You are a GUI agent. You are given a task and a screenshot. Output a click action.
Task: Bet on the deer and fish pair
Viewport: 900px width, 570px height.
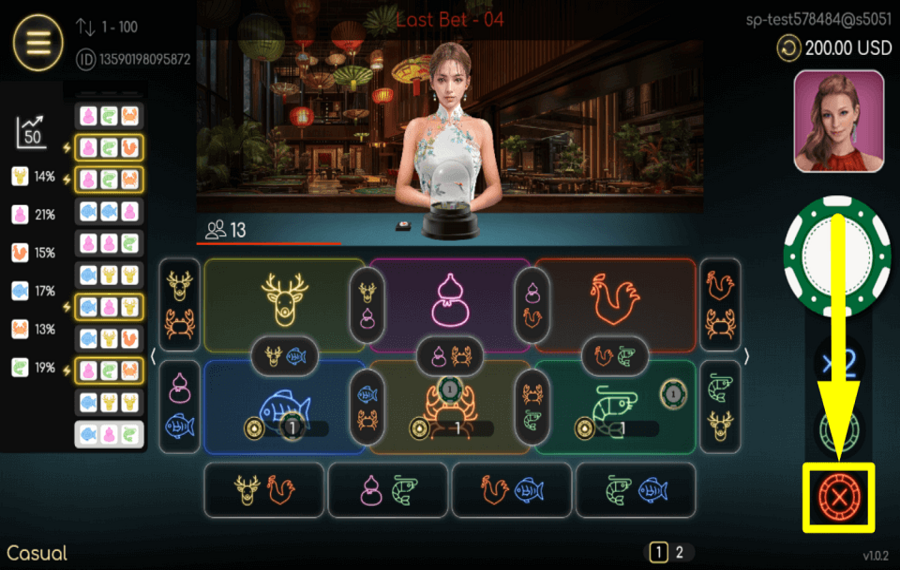(284, 353)
